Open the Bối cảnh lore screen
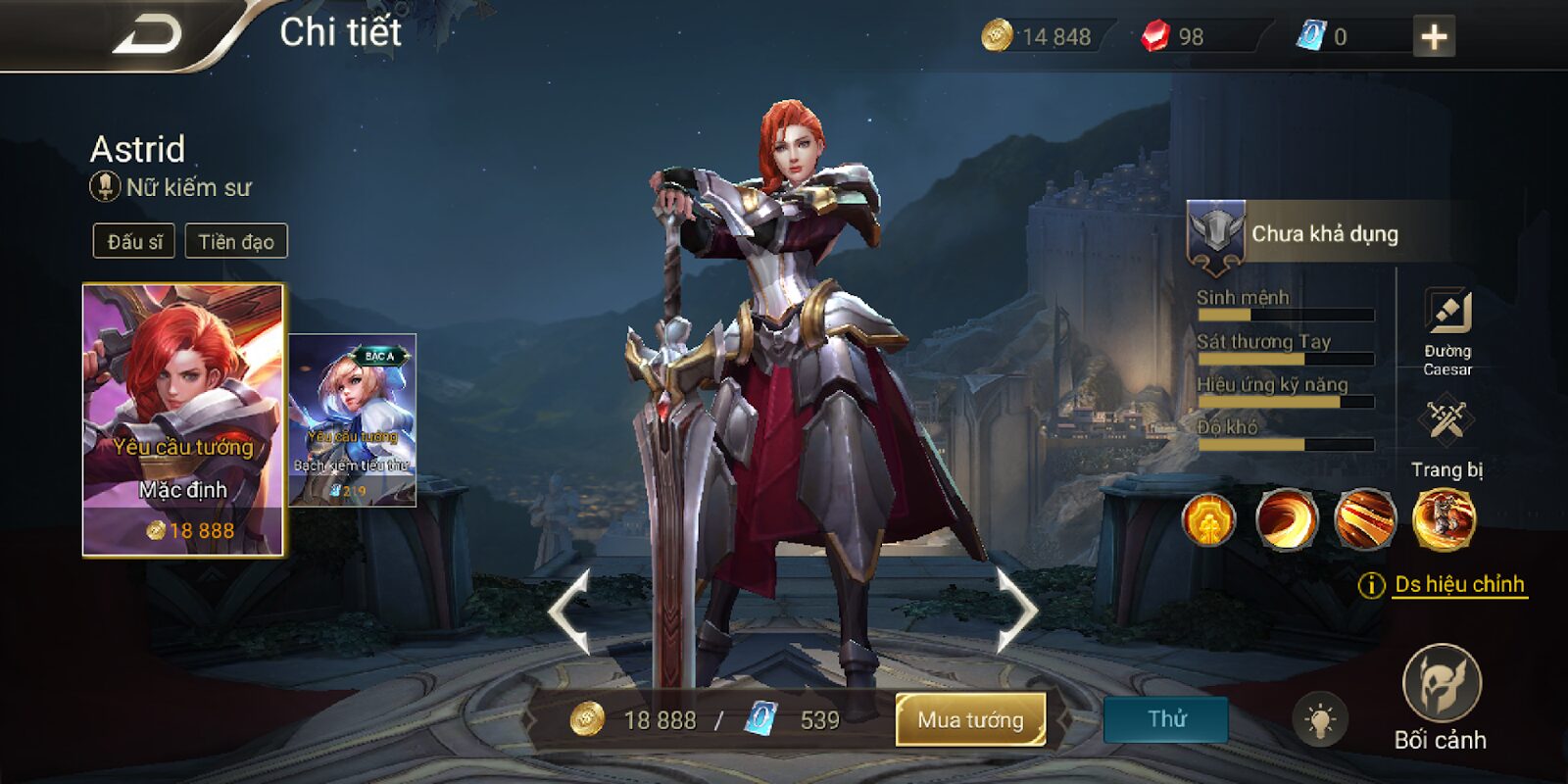 click(x=1441, y=697)
